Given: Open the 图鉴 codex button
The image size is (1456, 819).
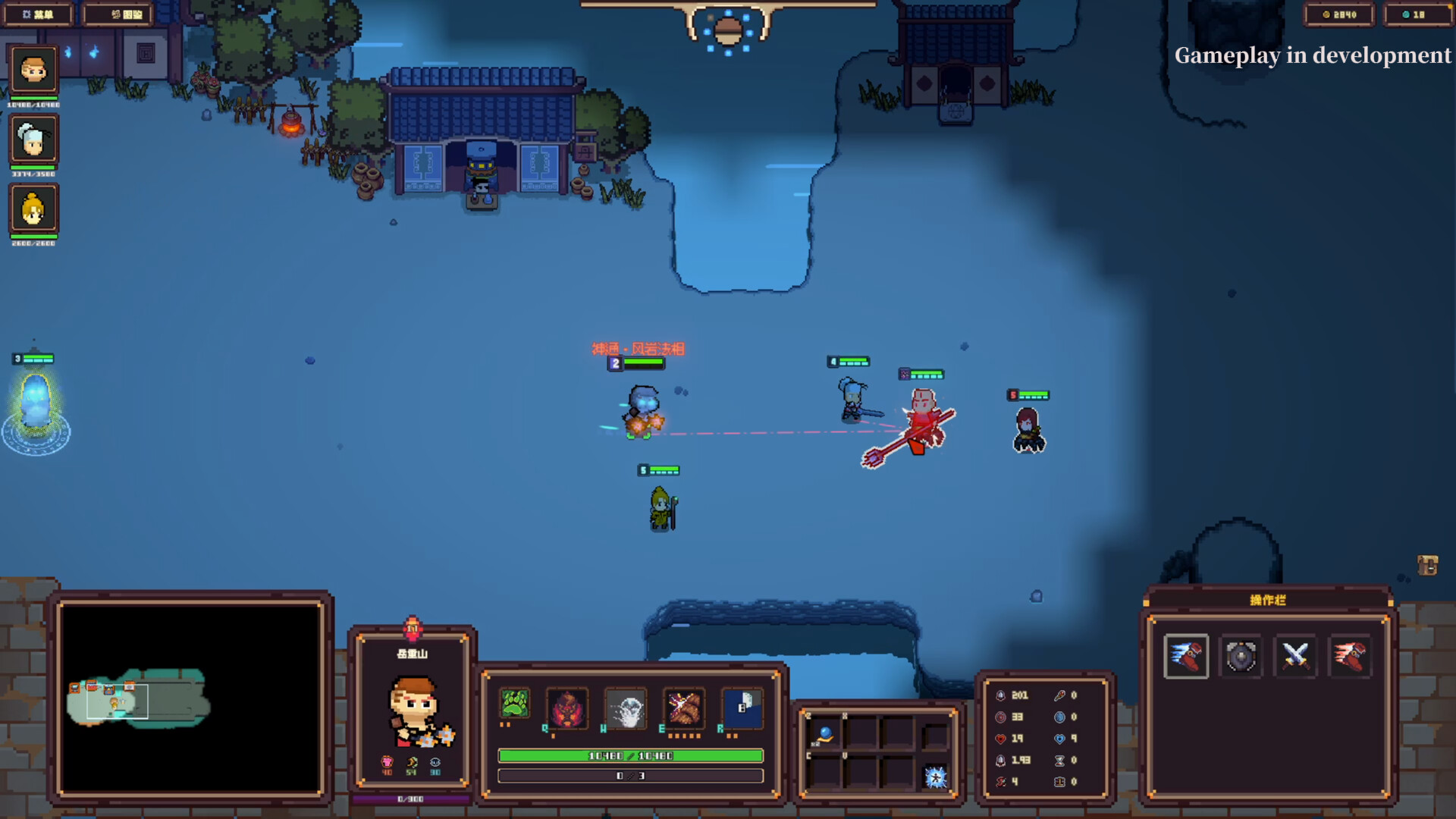Looking at the screenshot, I should pyautogui.click(x=118, y=14).
